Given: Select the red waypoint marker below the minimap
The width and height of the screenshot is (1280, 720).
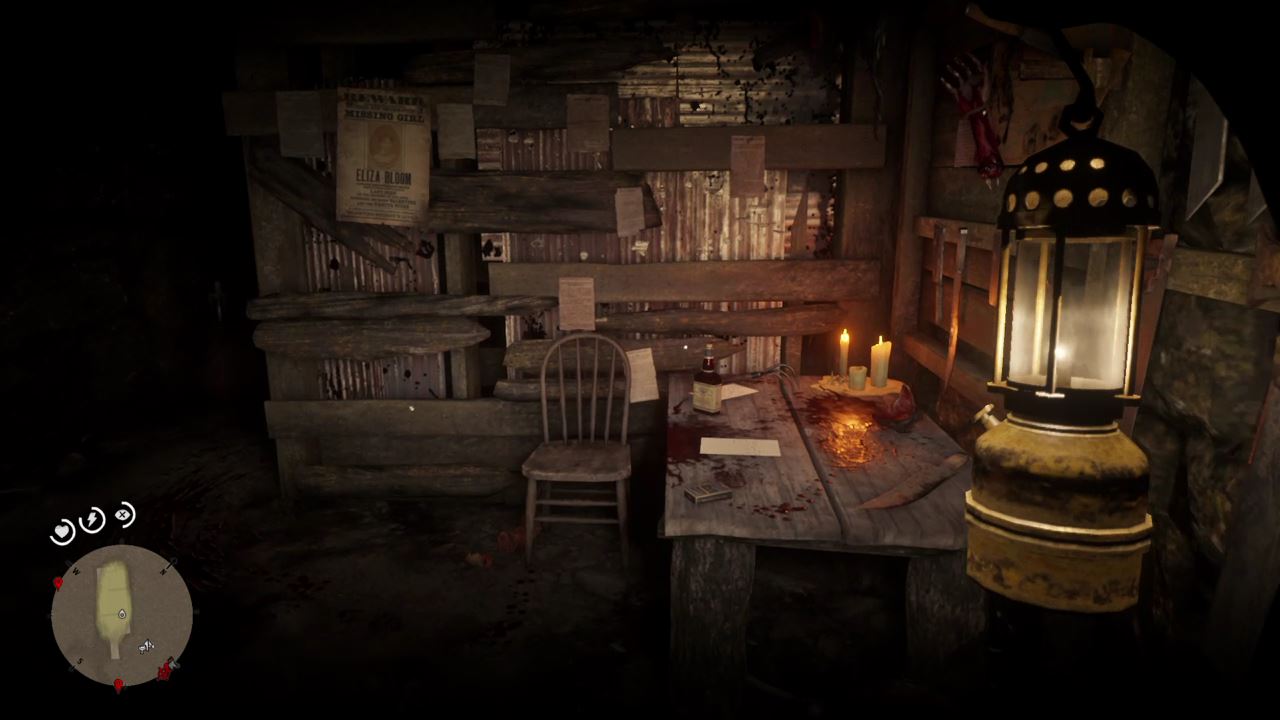Looking at the screenshot, I should (119, 683).
